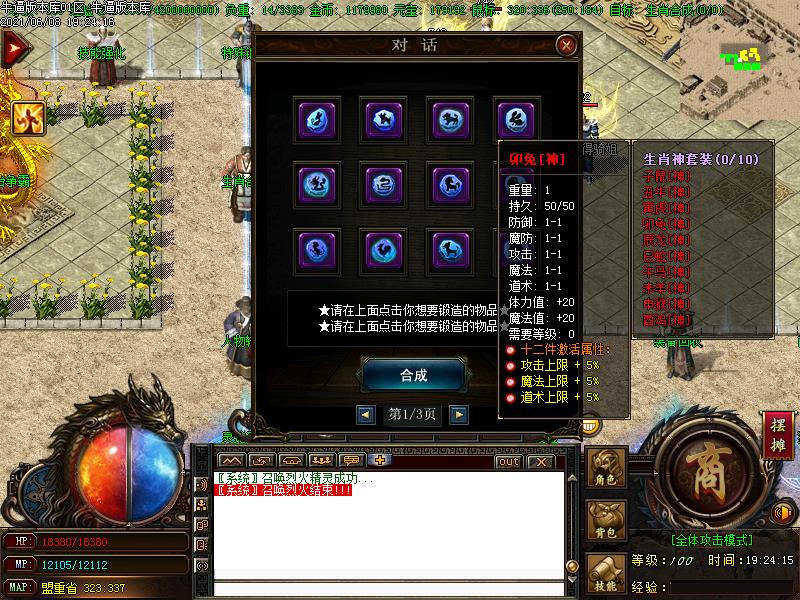Go to the next page of items

tap(458, 414)
